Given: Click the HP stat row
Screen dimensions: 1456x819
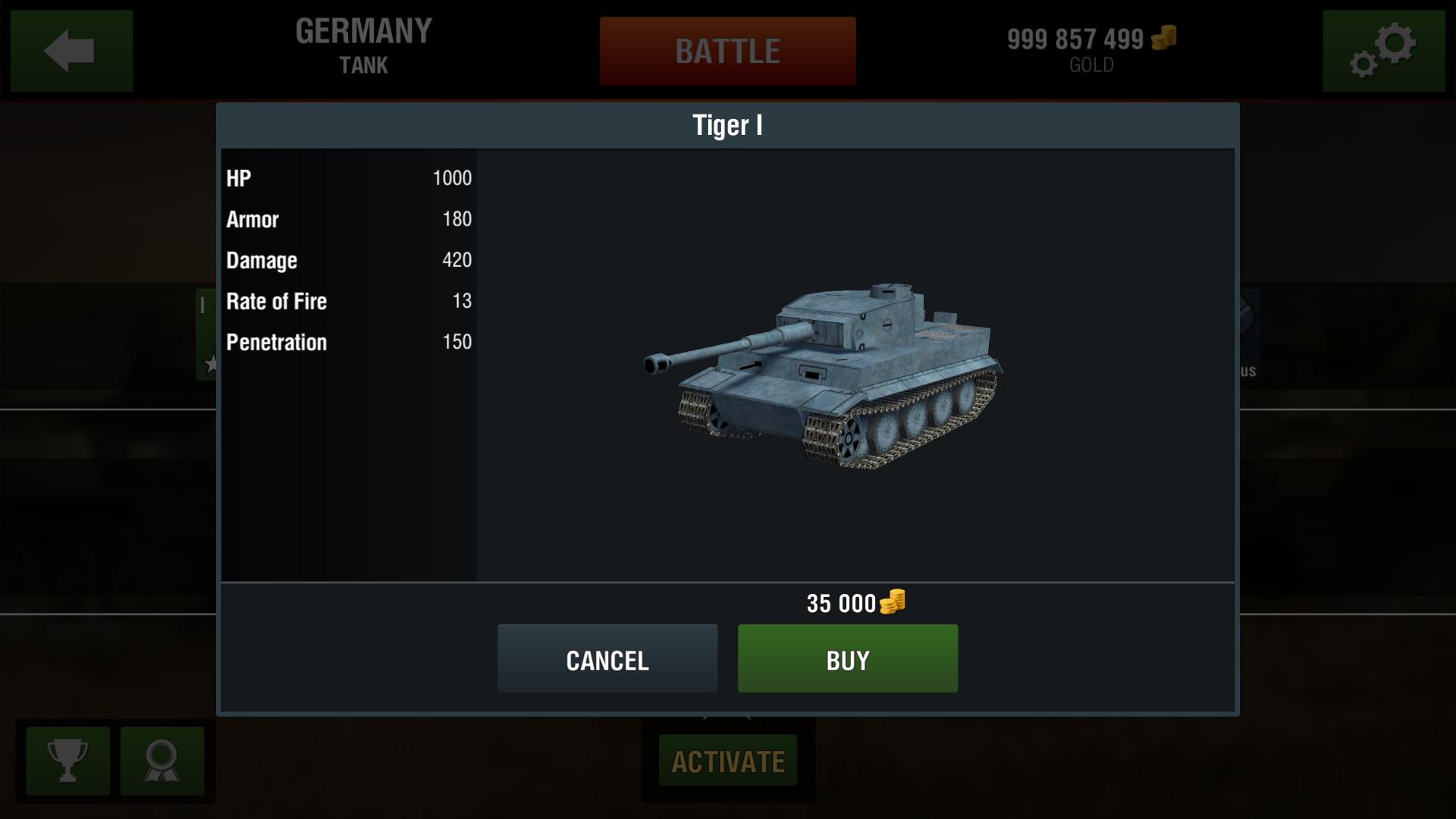Looking at the screenshot, I should click(349, 178).
